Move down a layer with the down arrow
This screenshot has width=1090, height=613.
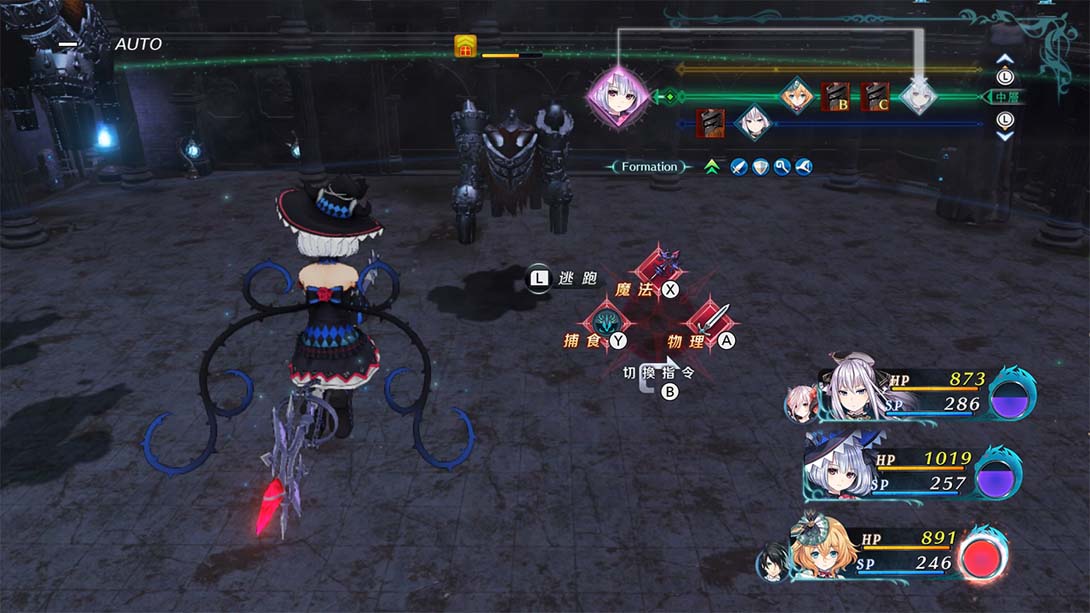click(1005, 135)
